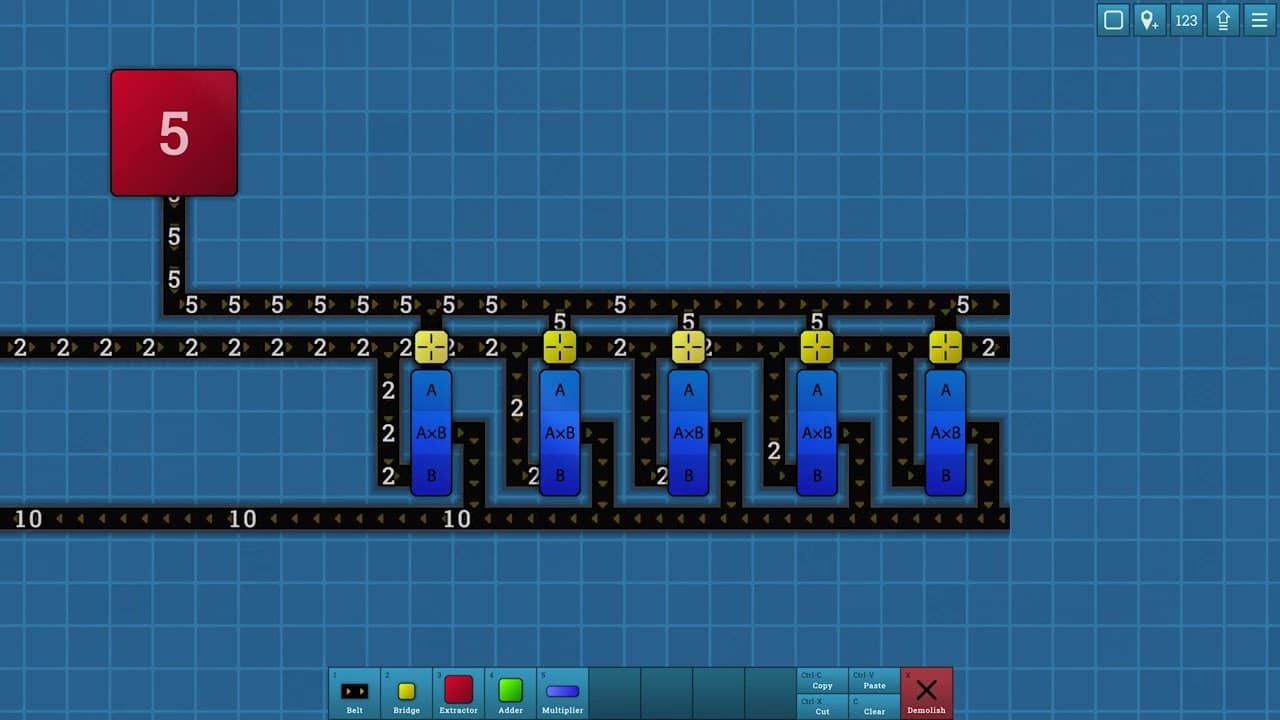Select the Adder tool
This screenshot has height=720, width=1280.
[510, 690]
